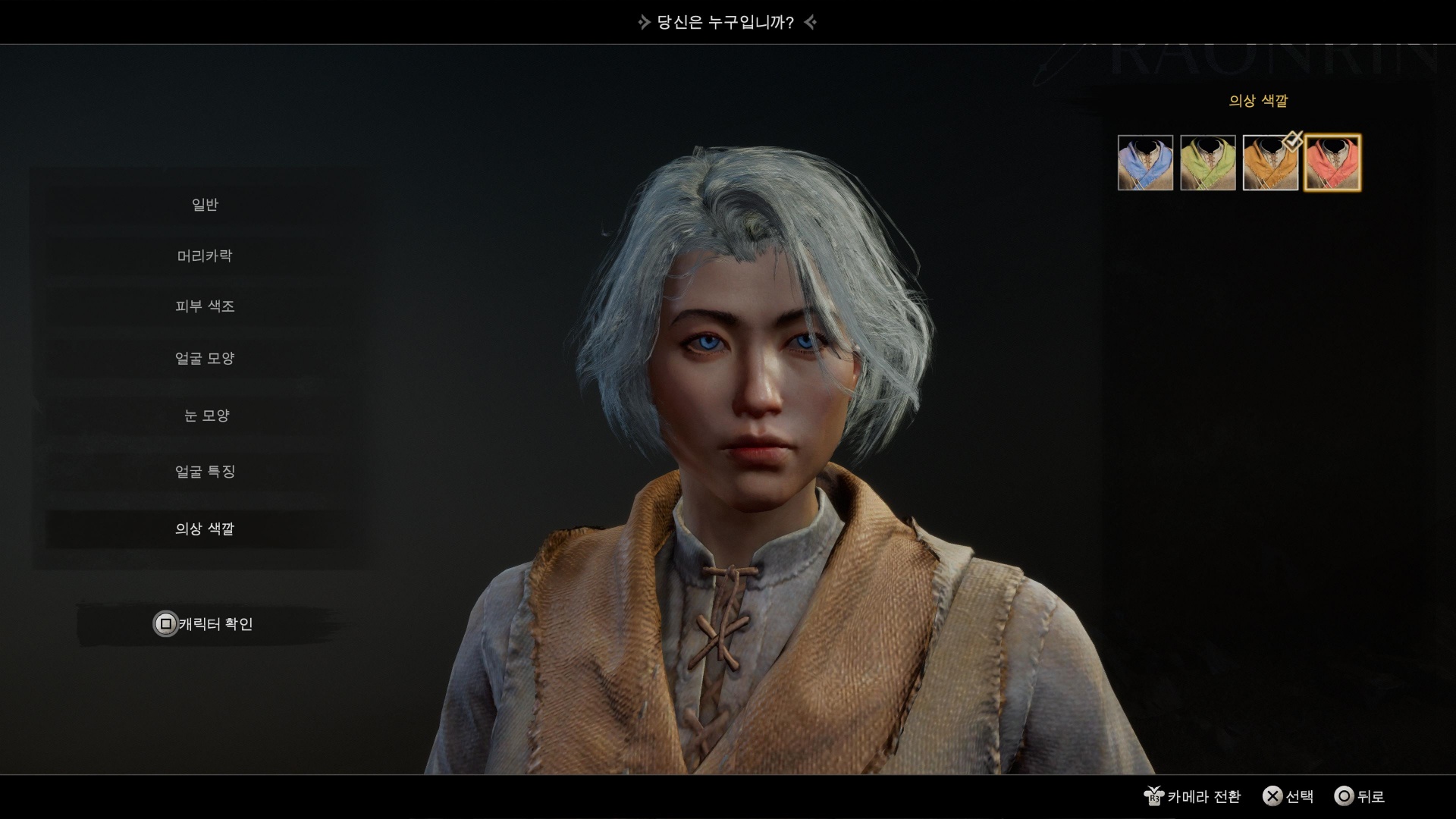Select the 머리카락 hair menu entry
Image resolution: width=1456 pixels, height=819 pixels.
click(205, 256)
